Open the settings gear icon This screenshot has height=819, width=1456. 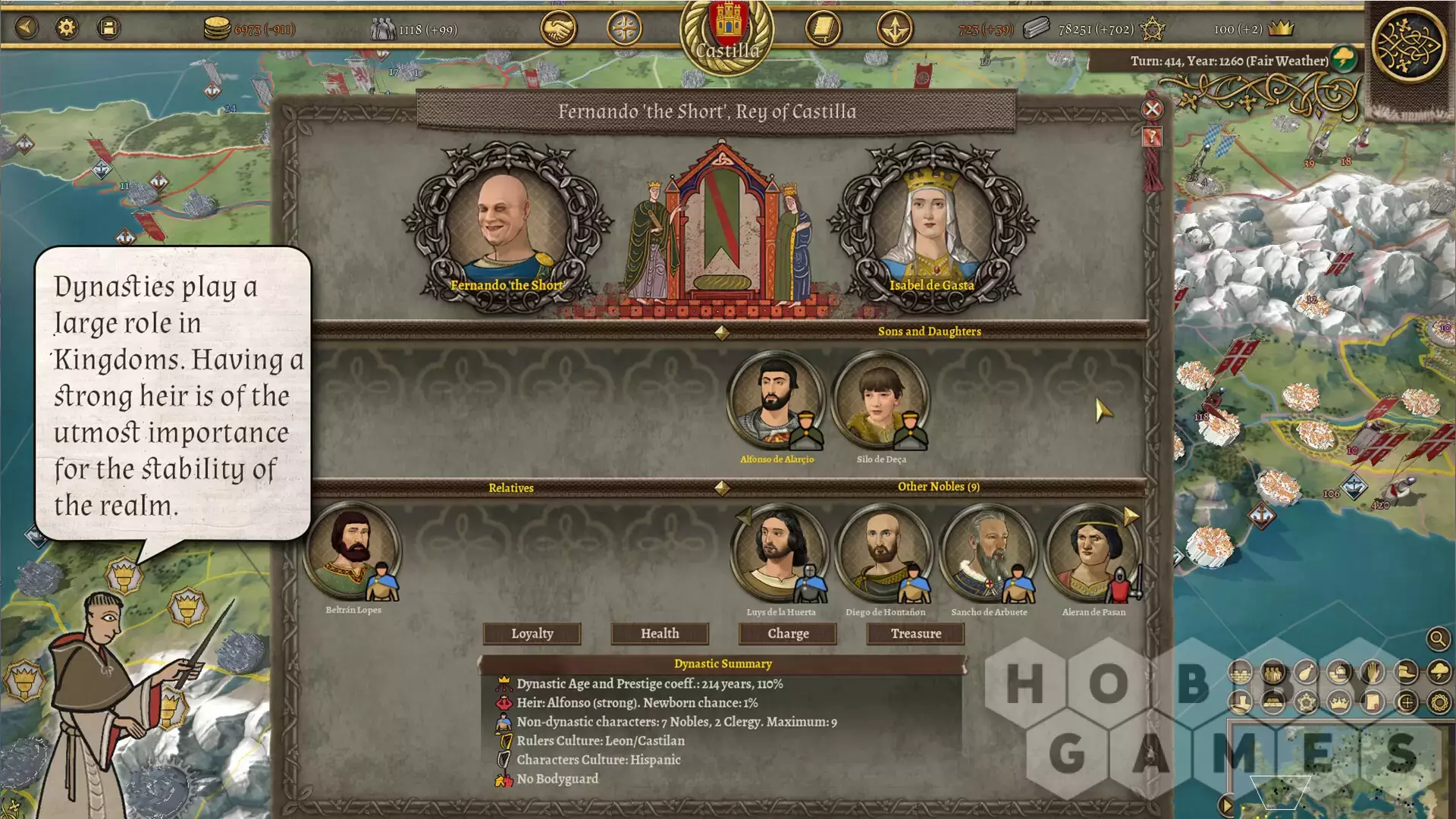(x=67, y=28)
